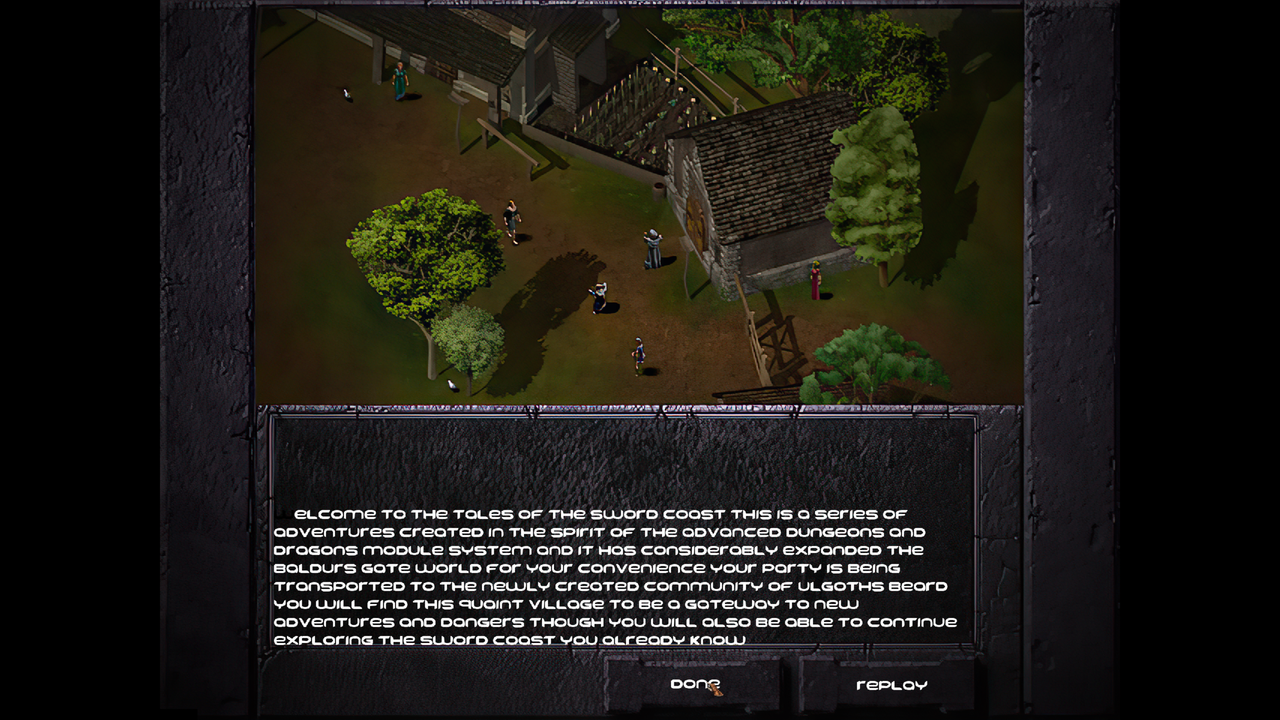Click the bird near the bottom-left tree
This screenshot has height=720, width=1280.
[452, 383]
